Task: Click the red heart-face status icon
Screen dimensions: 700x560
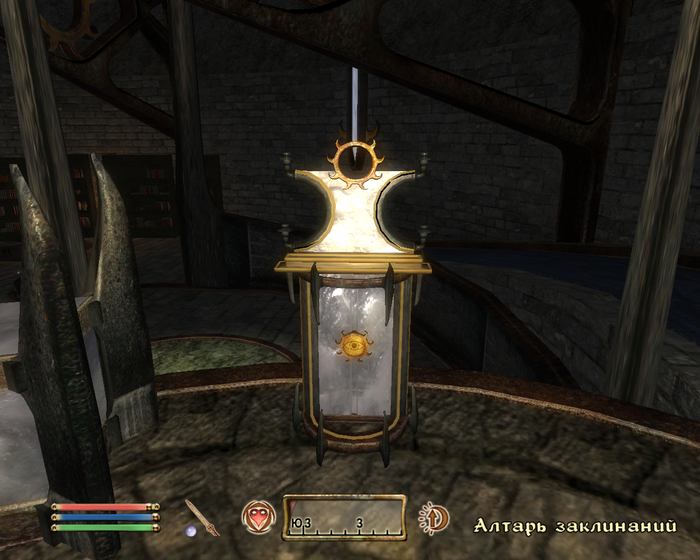Action: 256,516
